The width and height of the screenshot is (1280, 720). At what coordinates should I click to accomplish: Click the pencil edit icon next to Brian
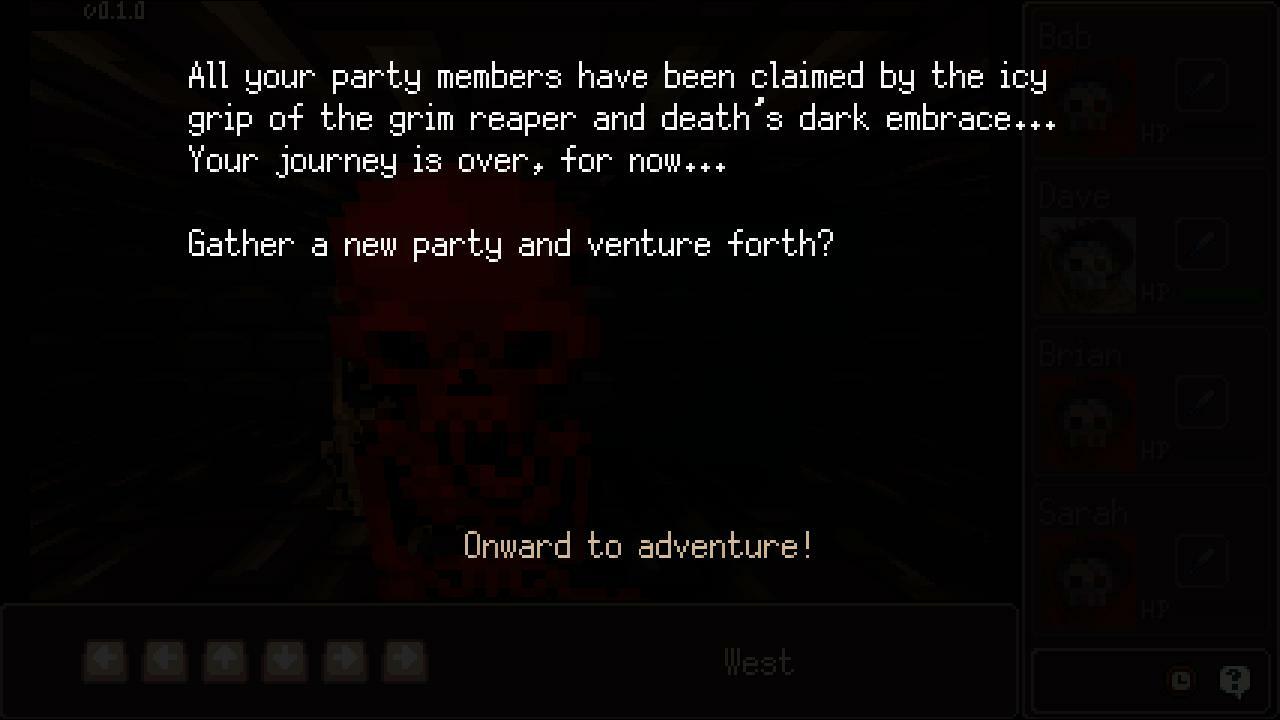(x=1202, y=402)
